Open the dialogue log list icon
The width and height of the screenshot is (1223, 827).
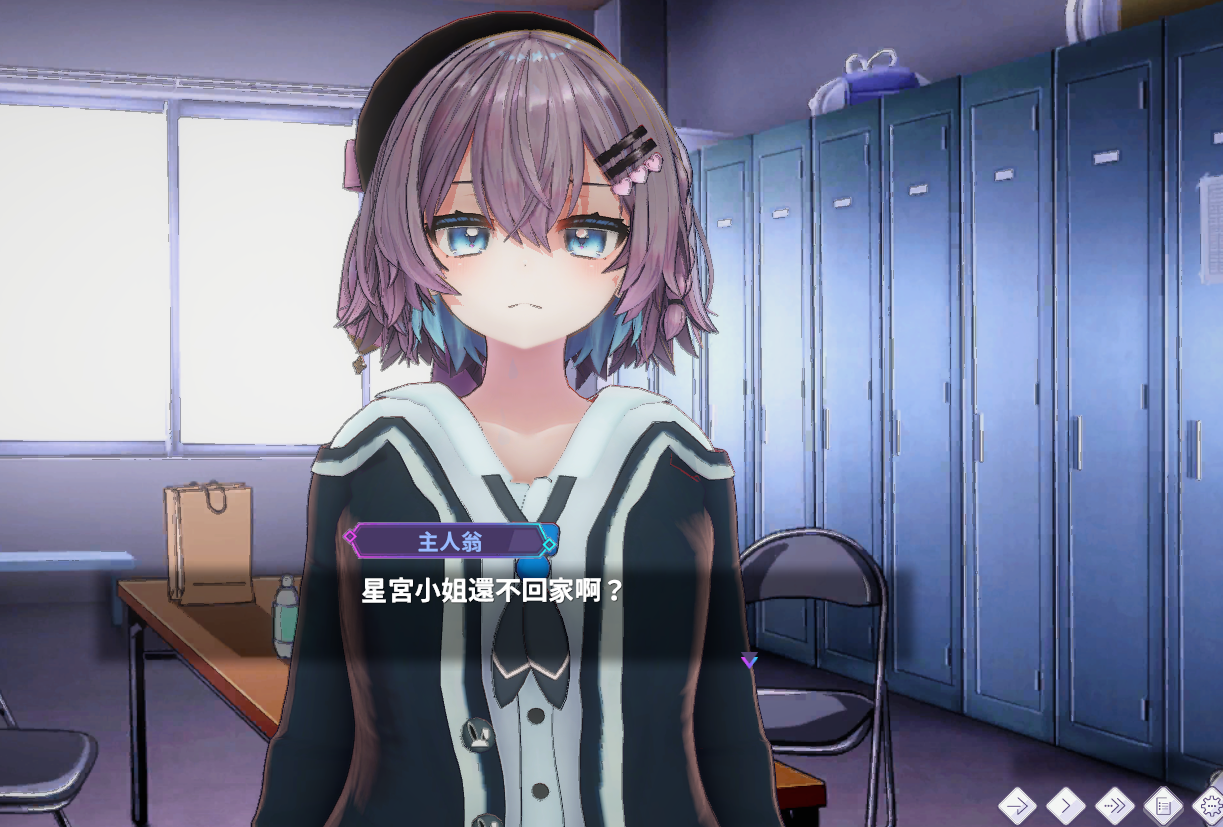click(x=1163, y=803)
